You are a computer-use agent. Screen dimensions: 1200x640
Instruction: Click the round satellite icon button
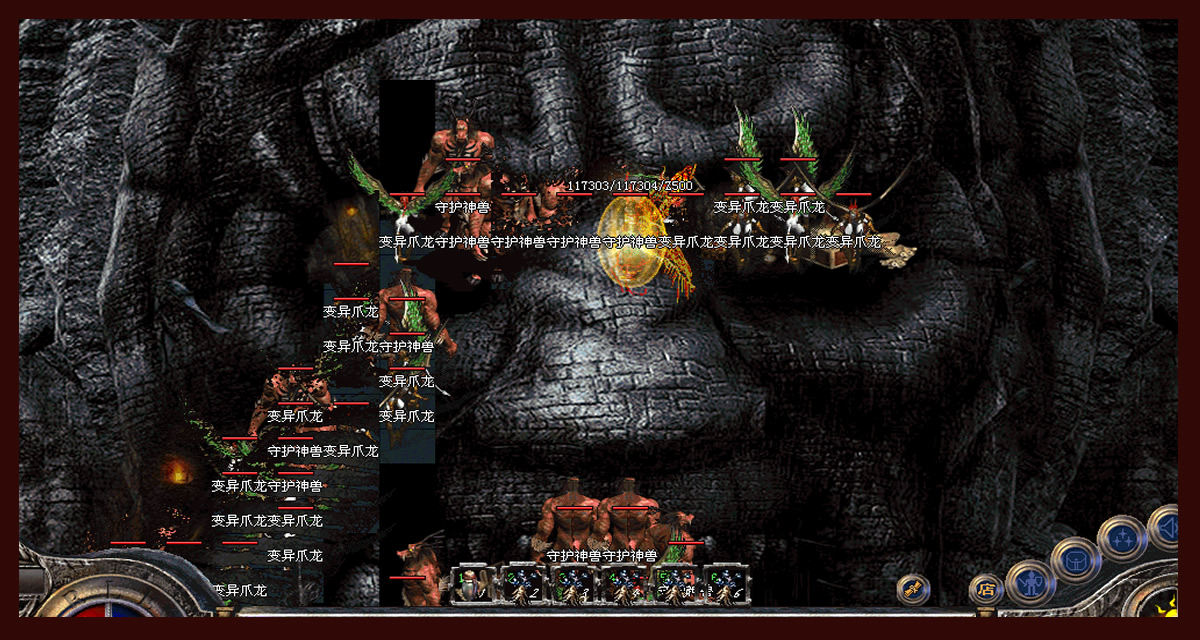[x=913, y=589]
